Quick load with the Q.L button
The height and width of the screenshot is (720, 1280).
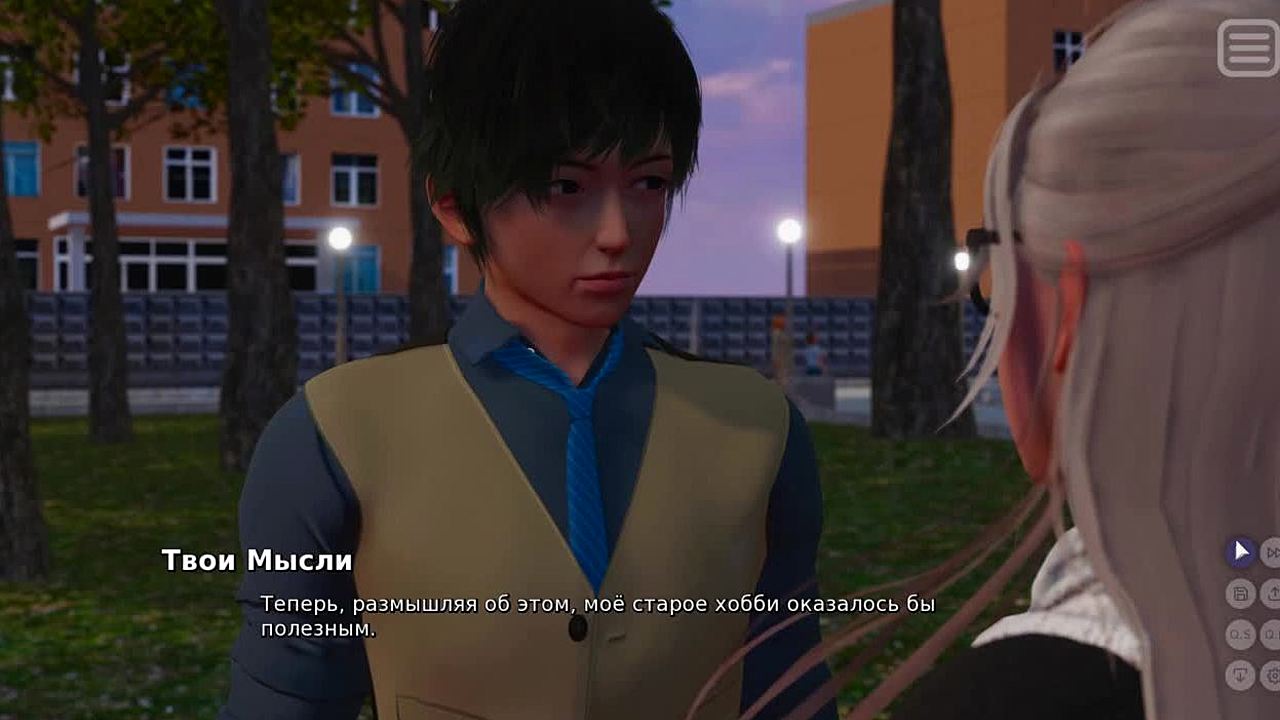(1272, 635)
